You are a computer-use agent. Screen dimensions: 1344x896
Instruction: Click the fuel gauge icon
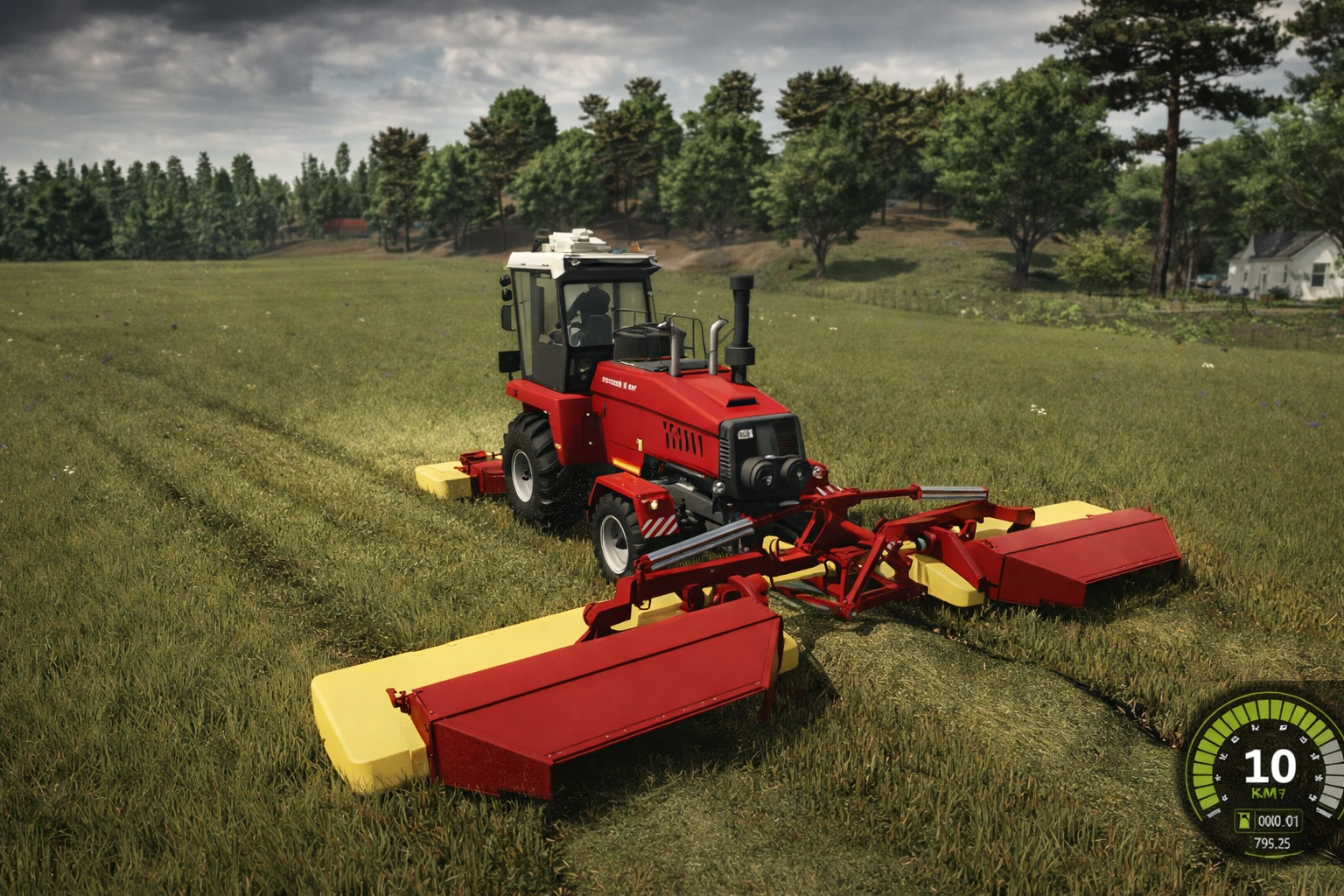[1243, 821]
